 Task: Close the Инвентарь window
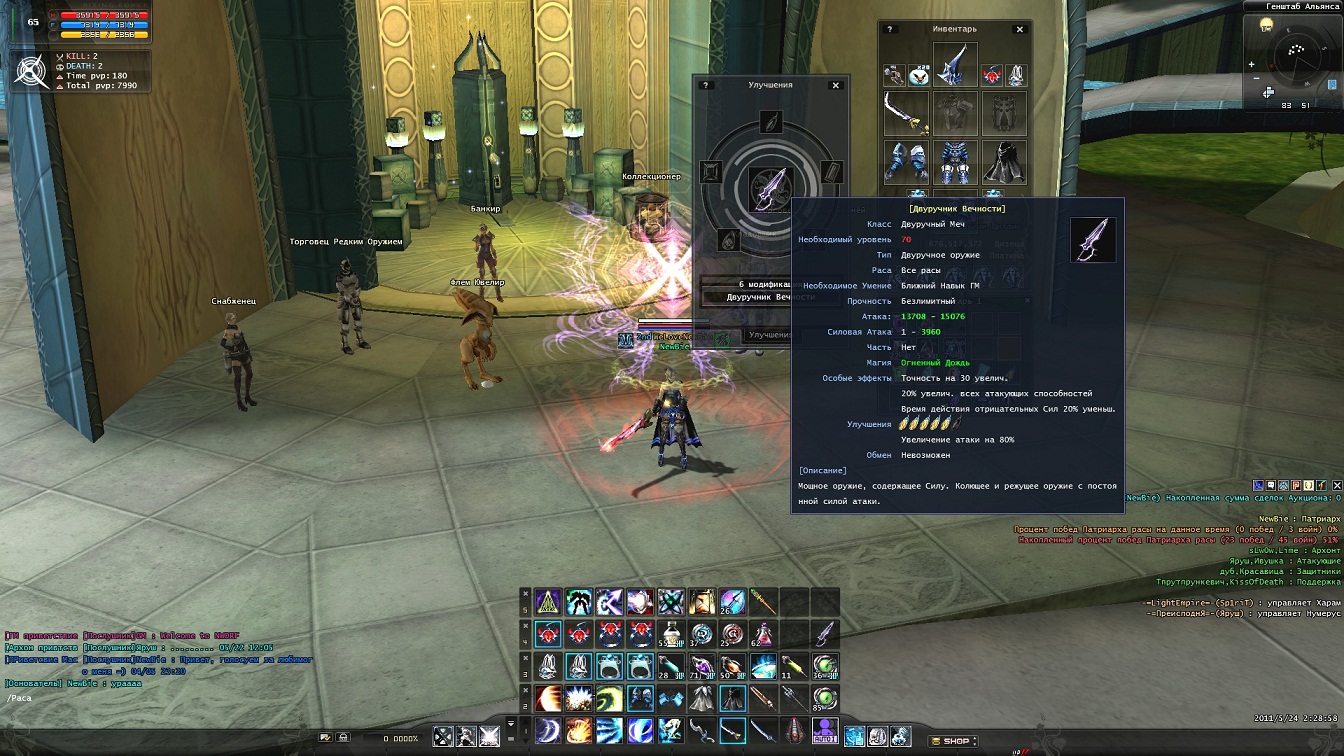point(1020,30)
